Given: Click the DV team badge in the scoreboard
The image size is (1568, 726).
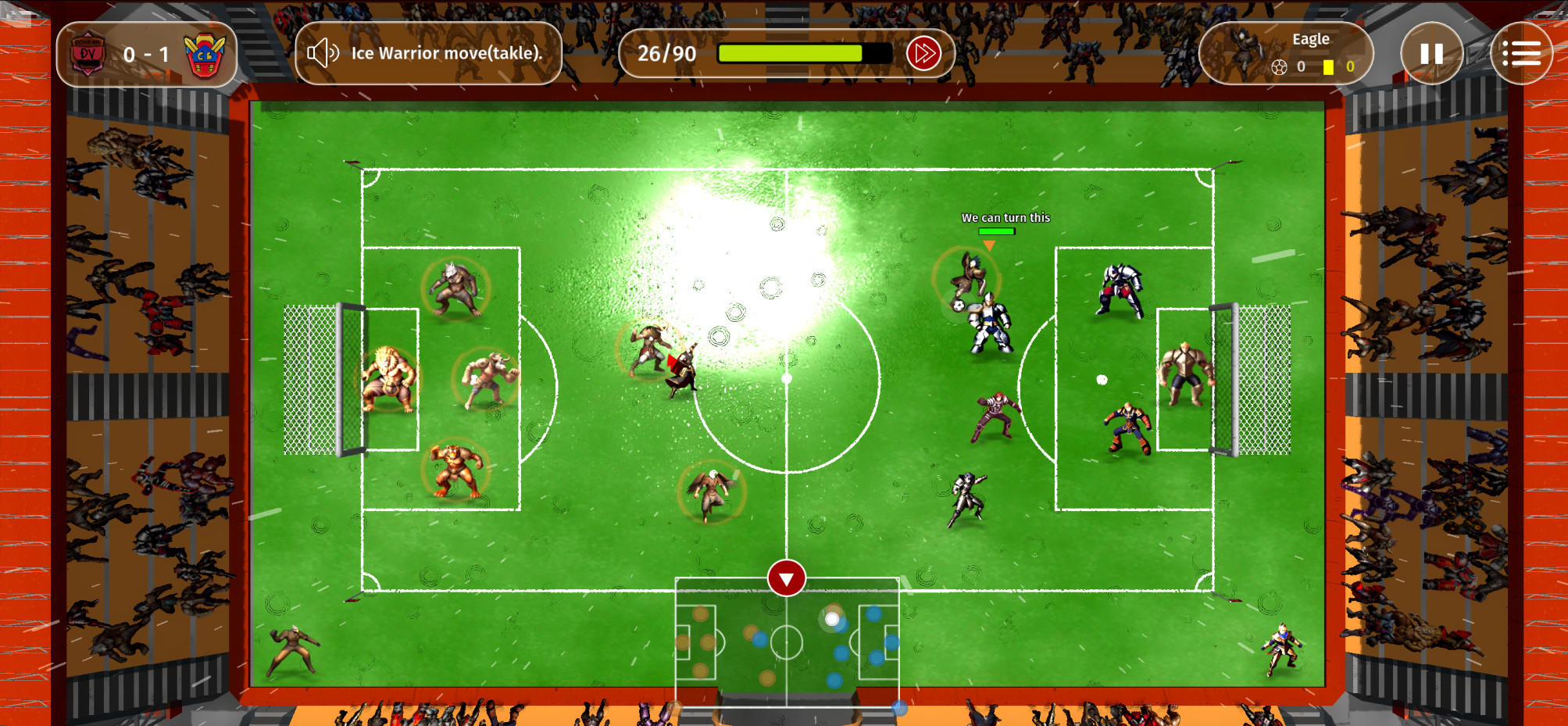Looking at the screenshot, I should tap(88, 53).
